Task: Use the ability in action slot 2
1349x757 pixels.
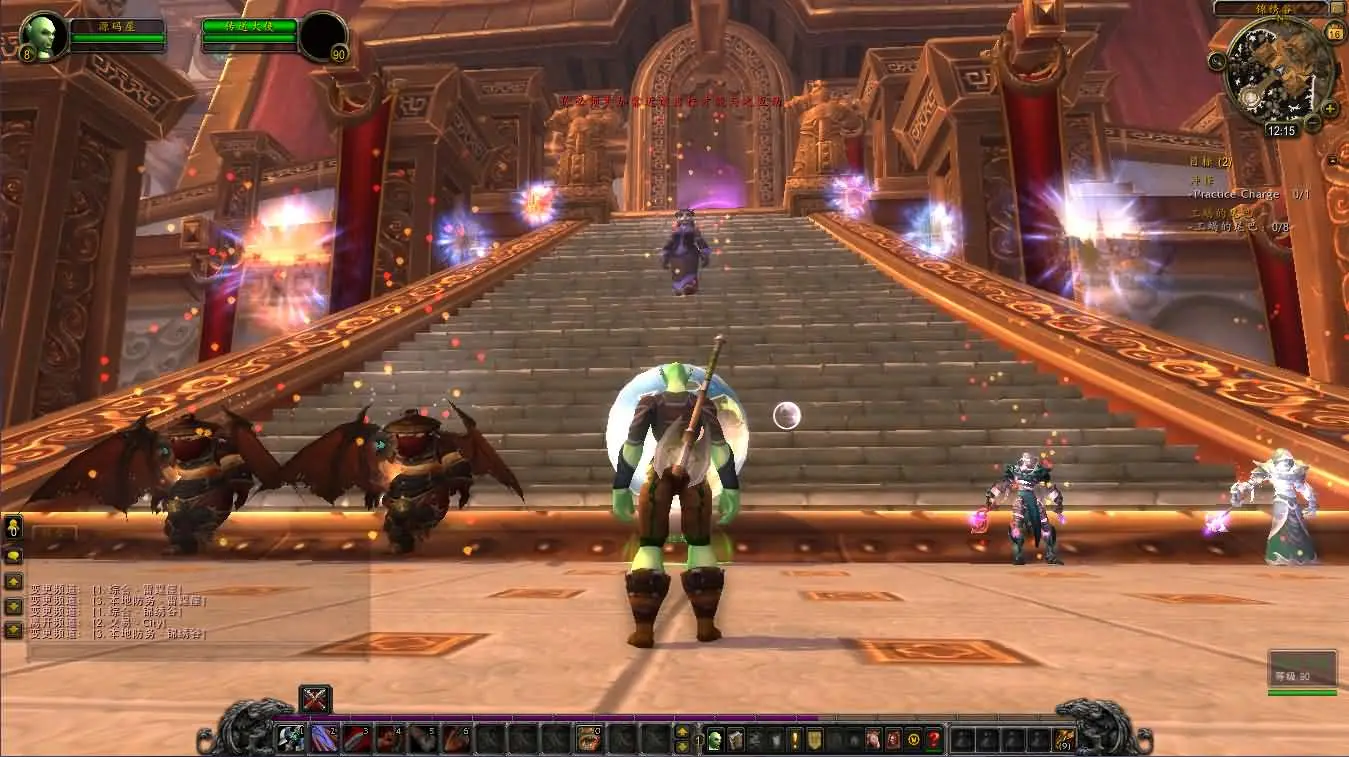Action: coord(323,739)
